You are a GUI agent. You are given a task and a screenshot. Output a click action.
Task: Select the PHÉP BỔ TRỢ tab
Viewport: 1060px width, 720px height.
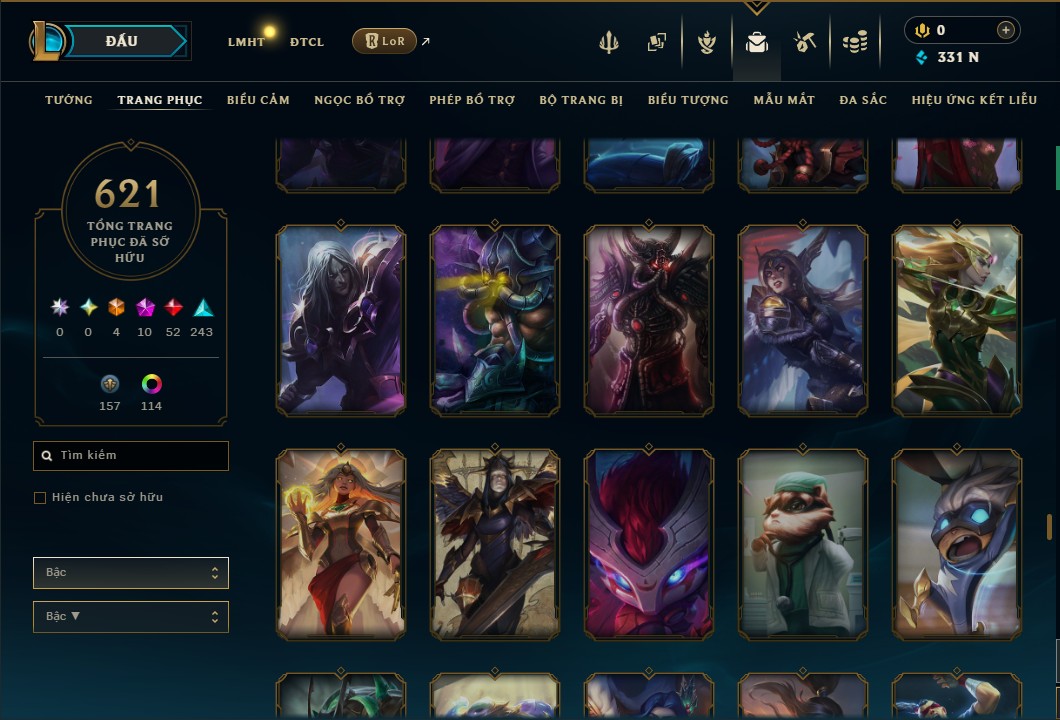472,100
